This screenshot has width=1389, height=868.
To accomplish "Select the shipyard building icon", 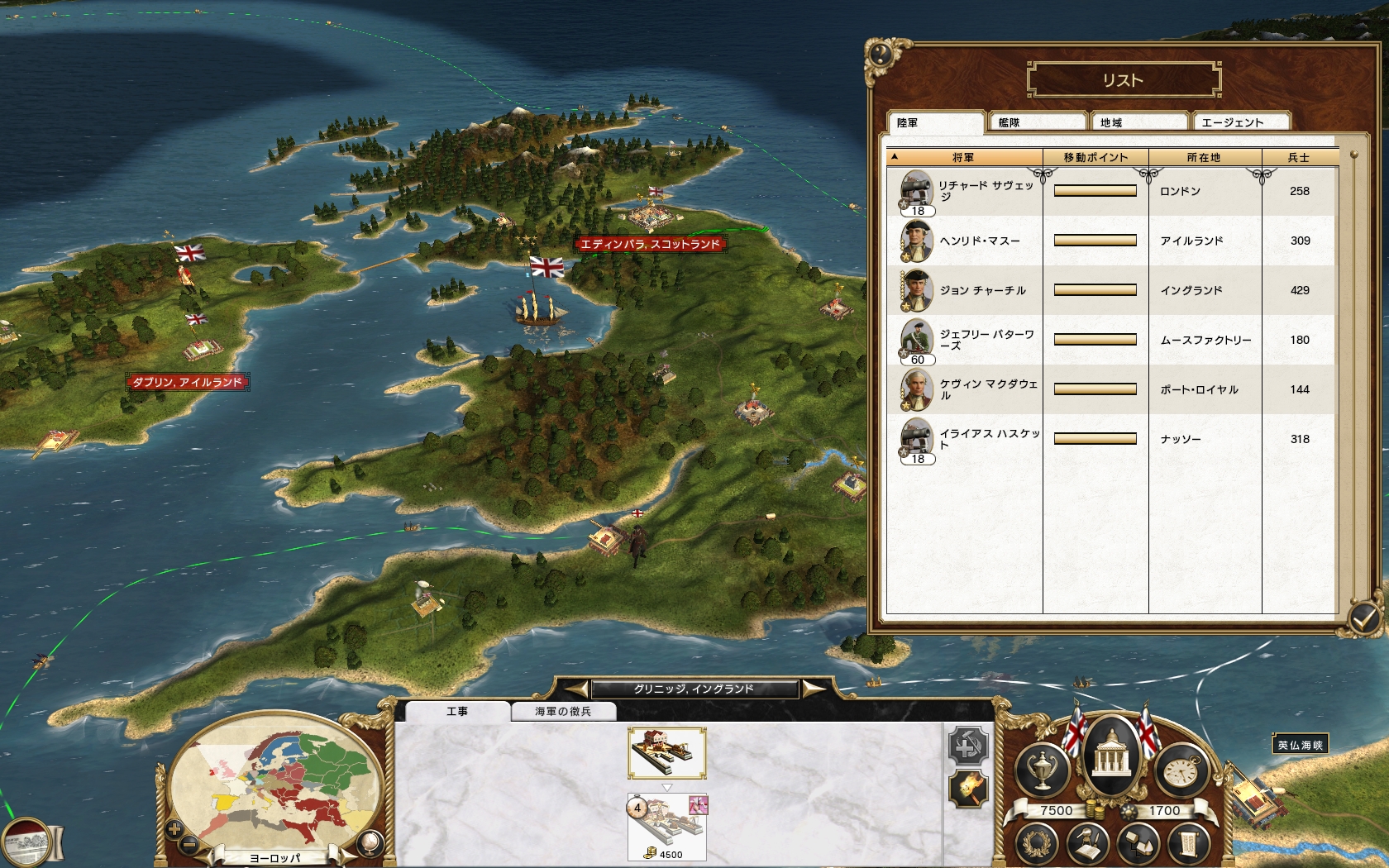I will (666, 753).
